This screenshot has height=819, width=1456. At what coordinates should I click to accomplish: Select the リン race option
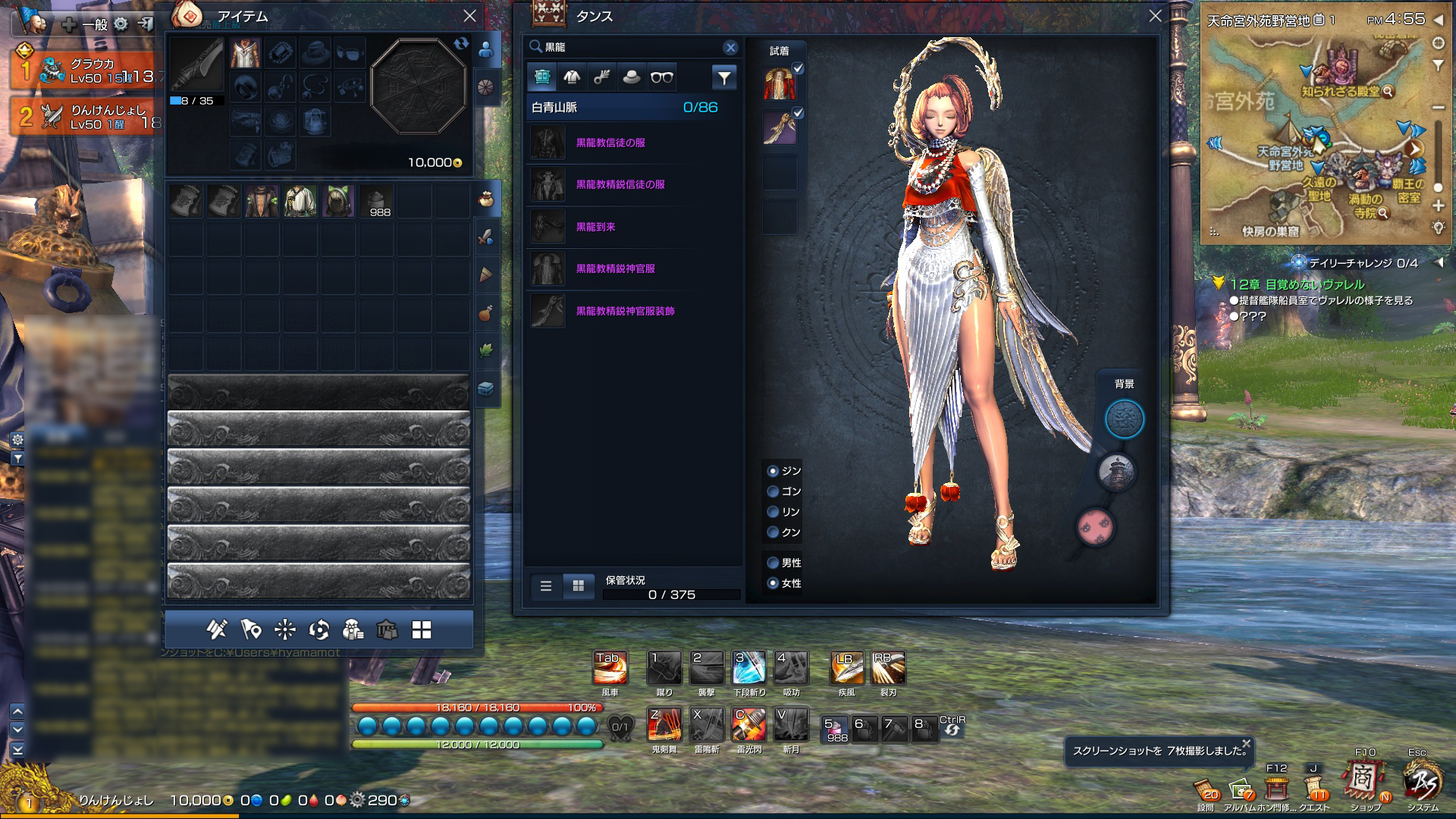pos(773,512)
